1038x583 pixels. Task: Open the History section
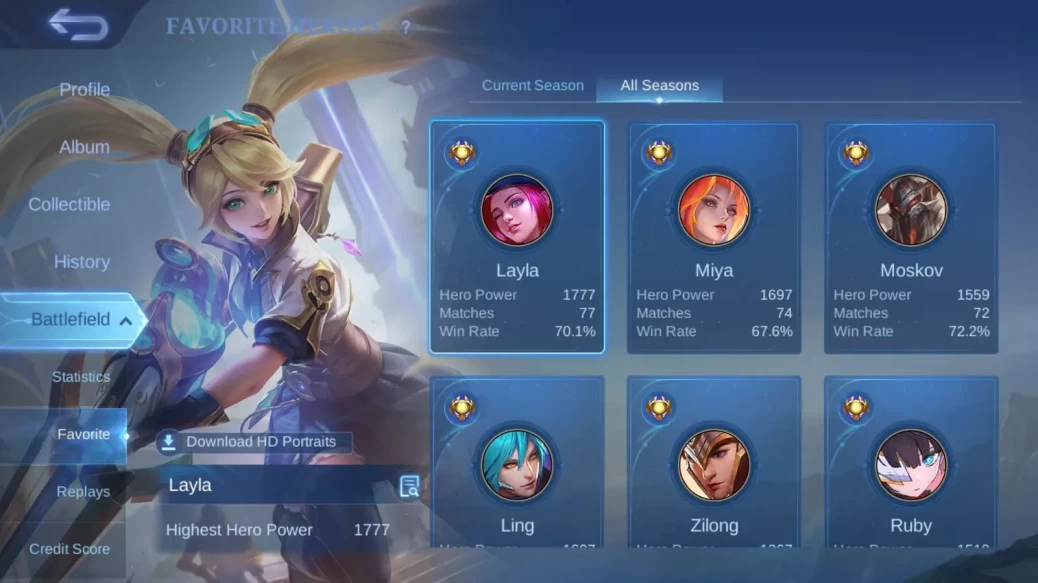(x=81, y=262)
